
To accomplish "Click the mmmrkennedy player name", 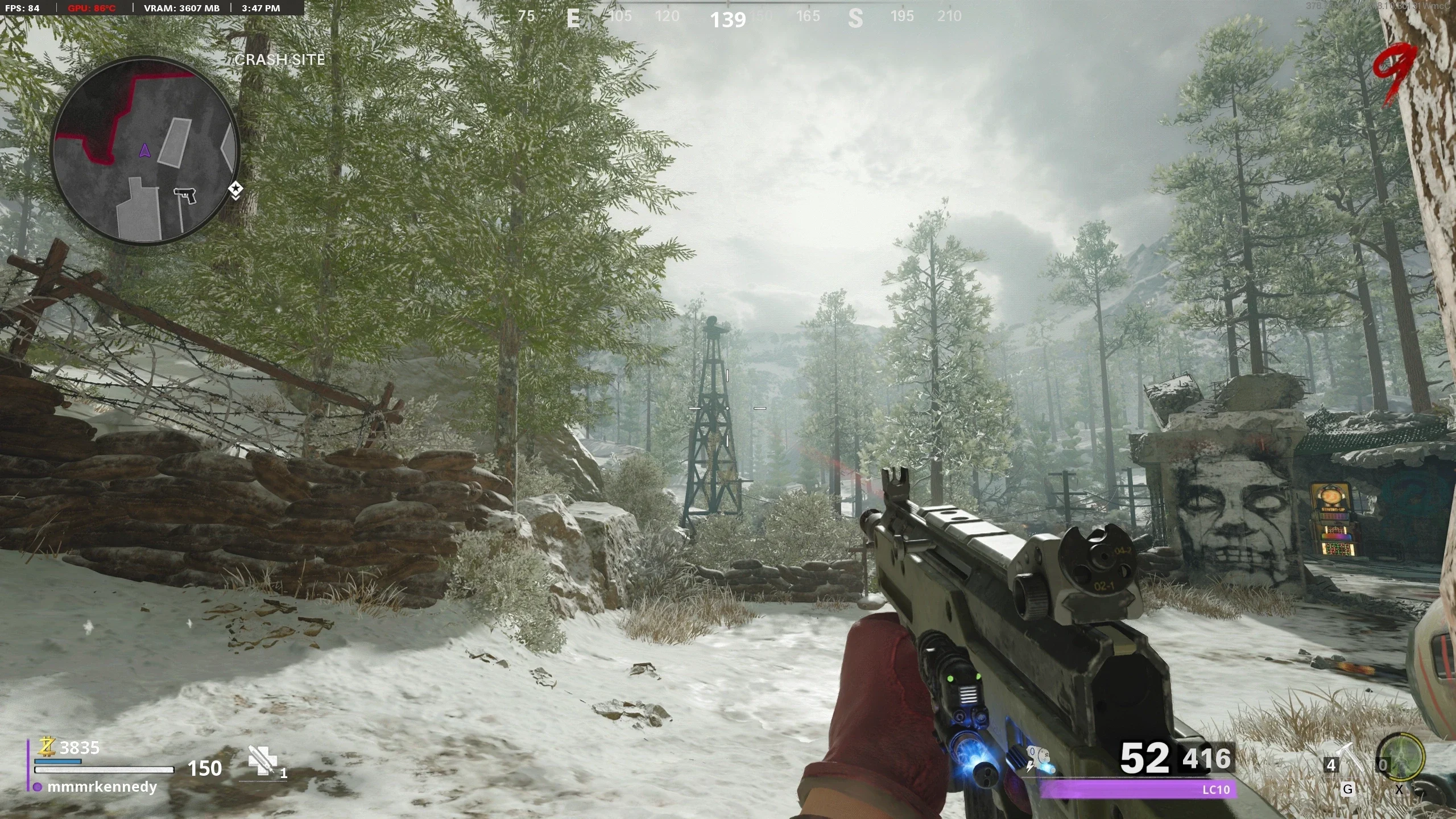I will (102, 787).
